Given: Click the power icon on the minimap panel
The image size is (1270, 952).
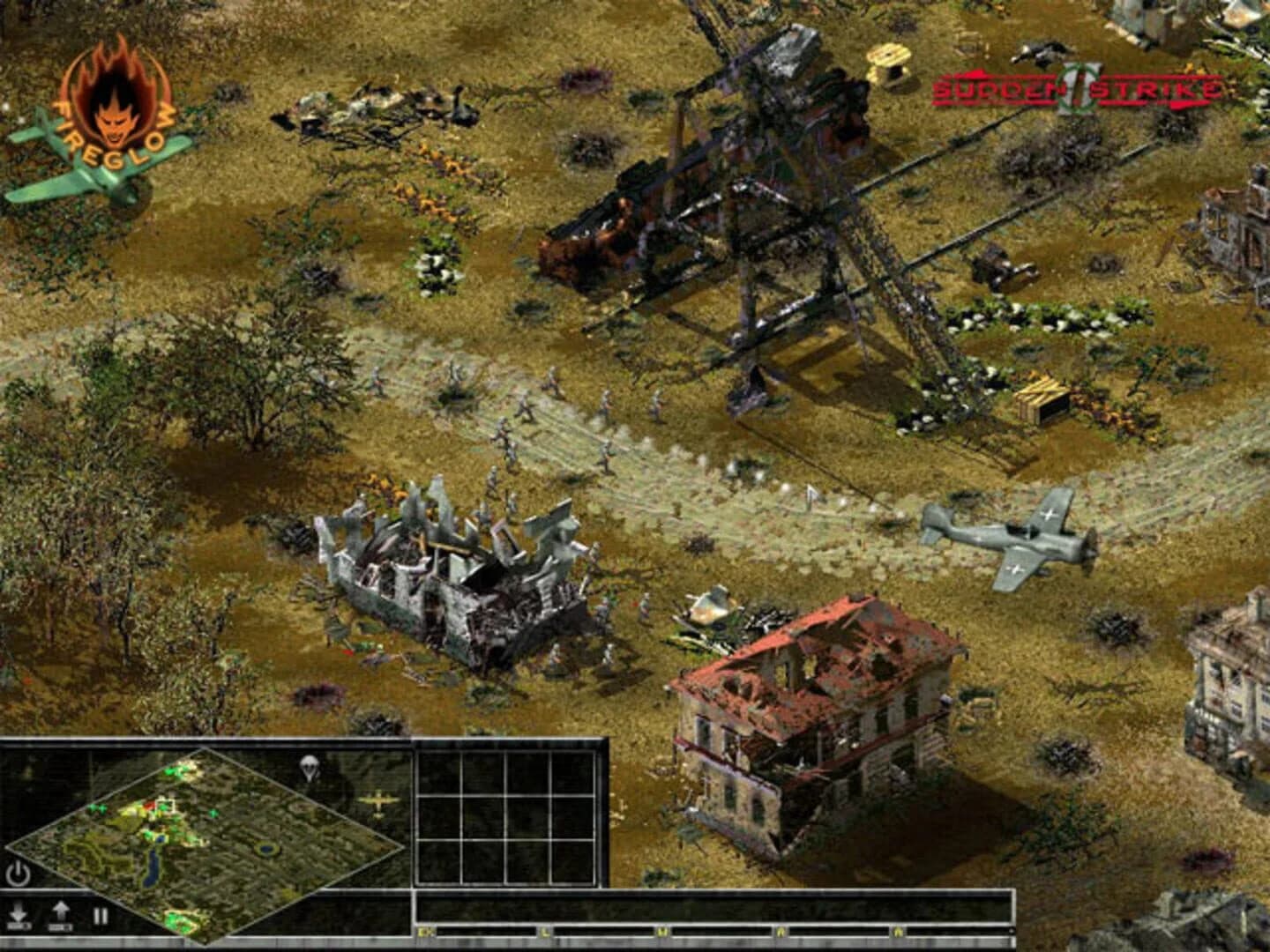Looking at the screenshot, I should click(19, 871).
